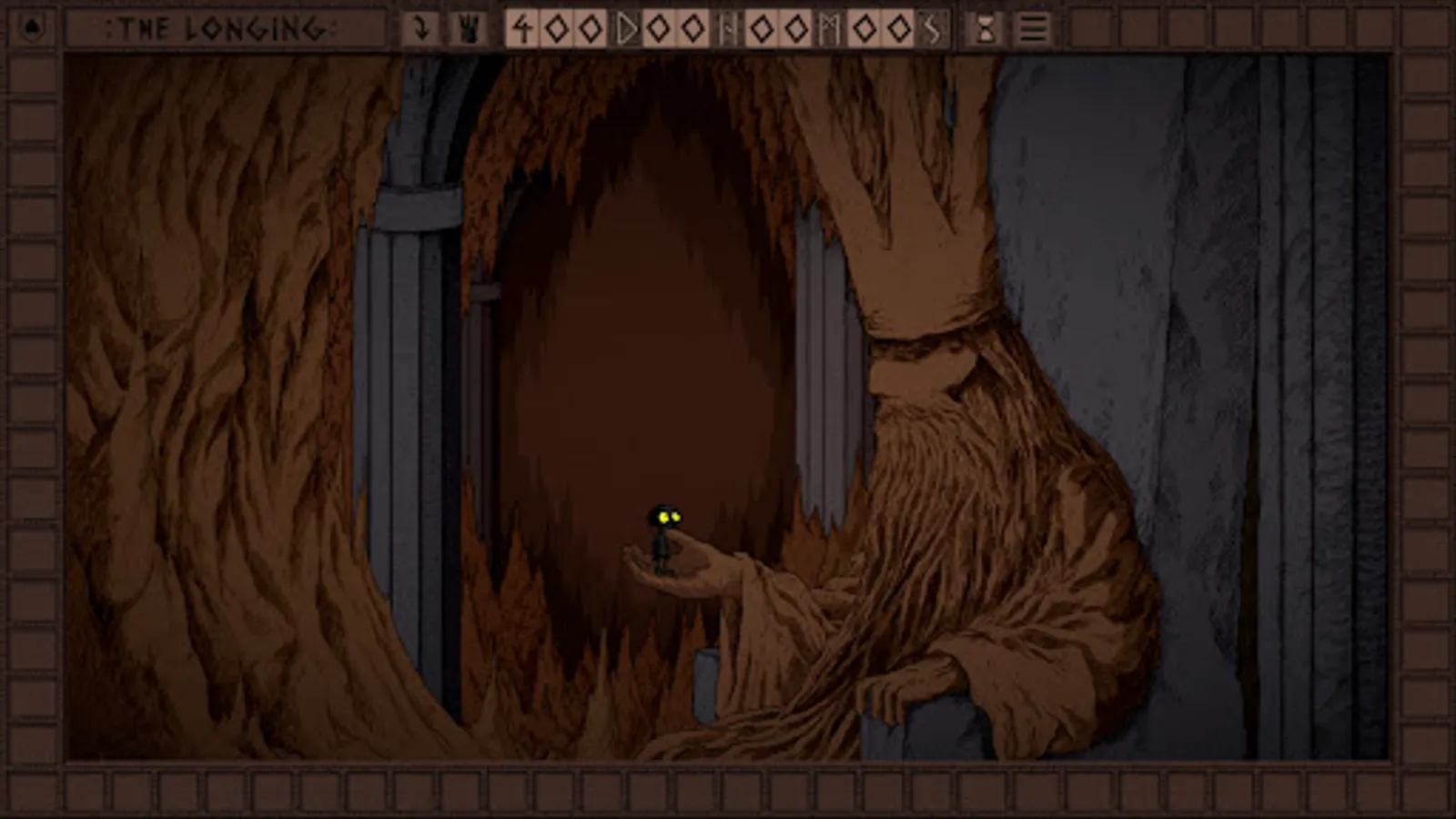
Task: Click the curved arrow walk icon
Action: 420,29
